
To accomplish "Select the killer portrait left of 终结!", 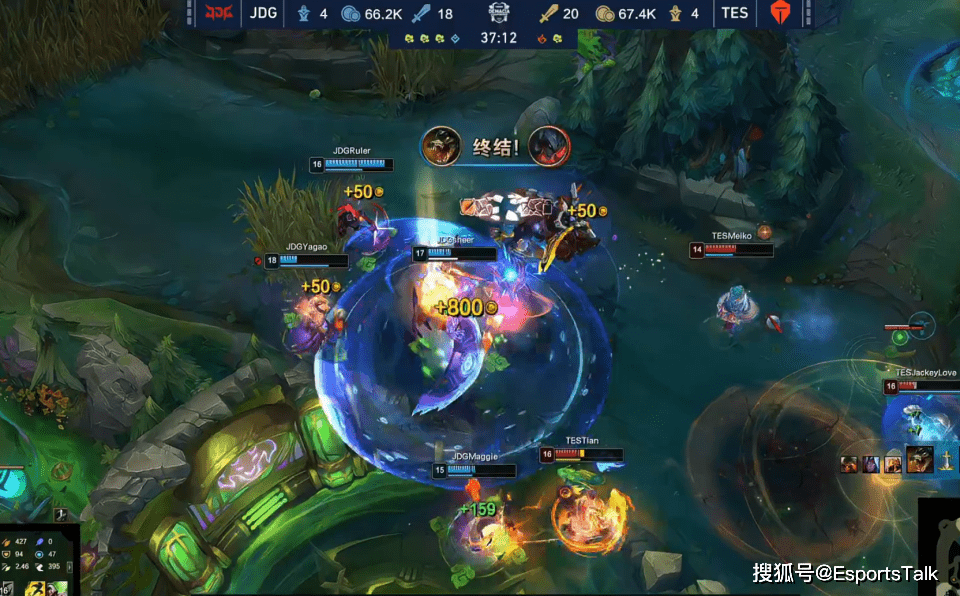I will point(441,146).
